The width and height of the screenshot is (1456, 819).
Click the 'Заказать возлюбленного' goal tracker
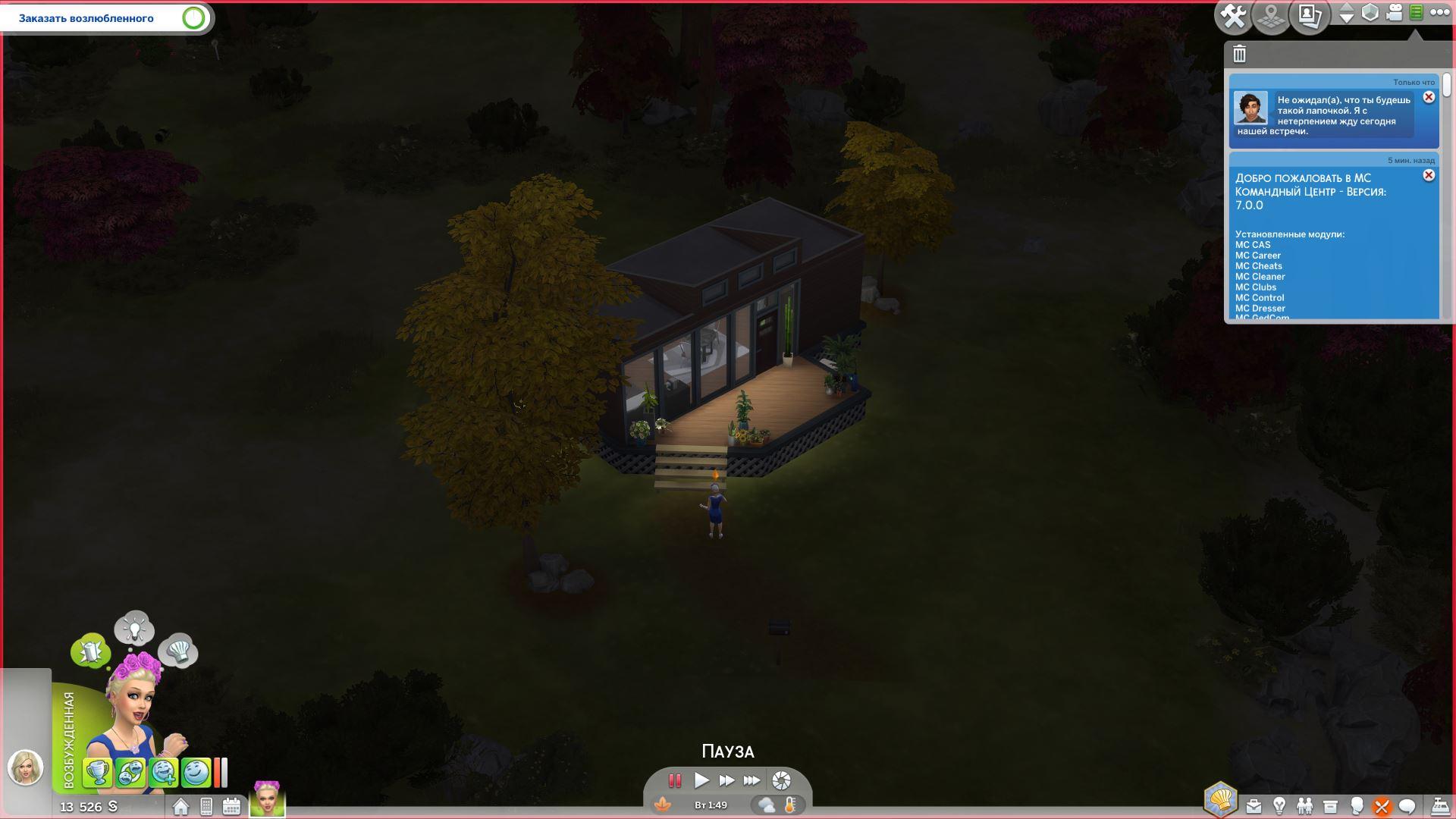(107, 18)
